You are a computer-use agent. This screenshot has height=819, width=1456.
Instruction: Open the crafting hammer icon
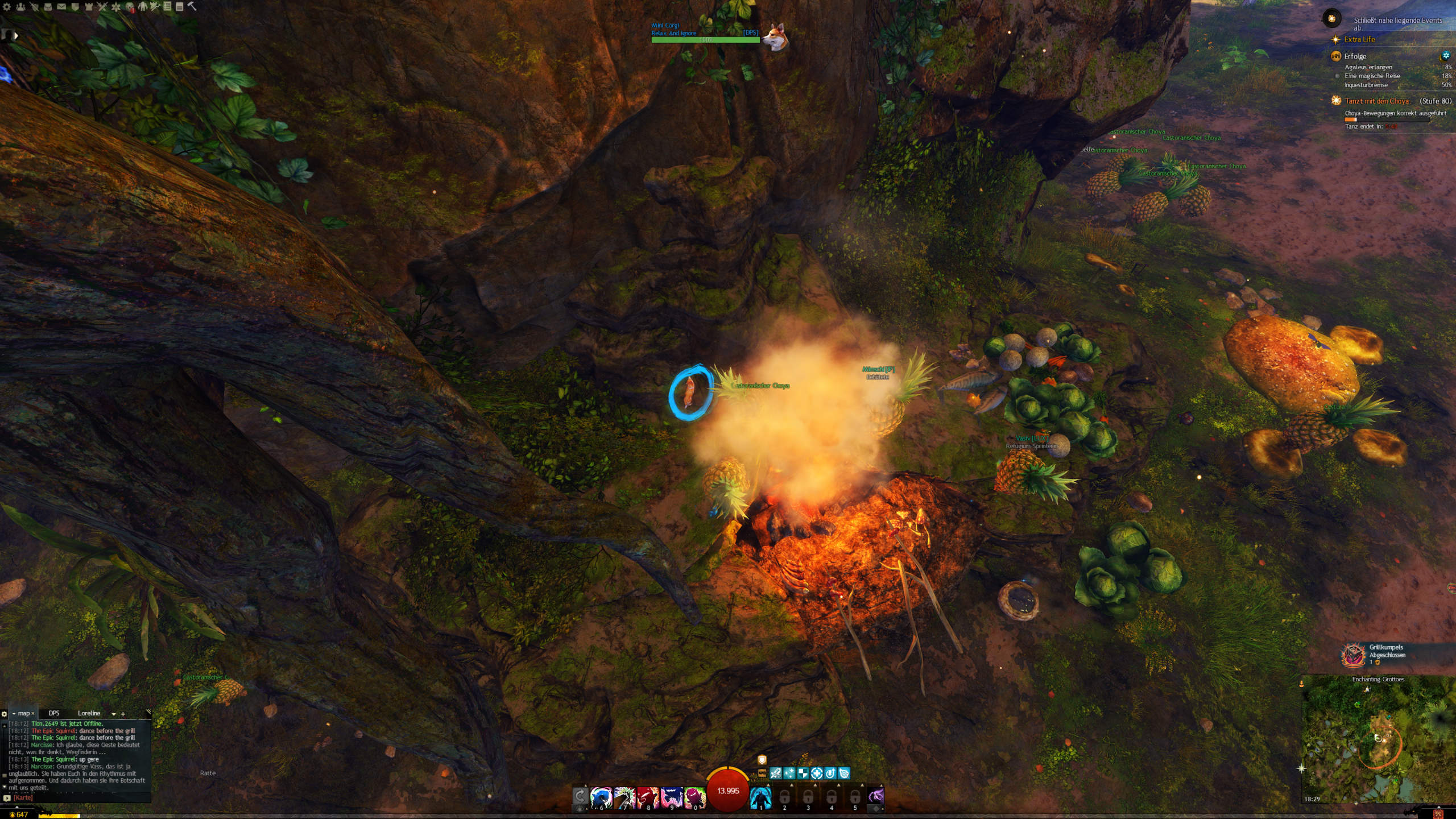click(192, 6)
